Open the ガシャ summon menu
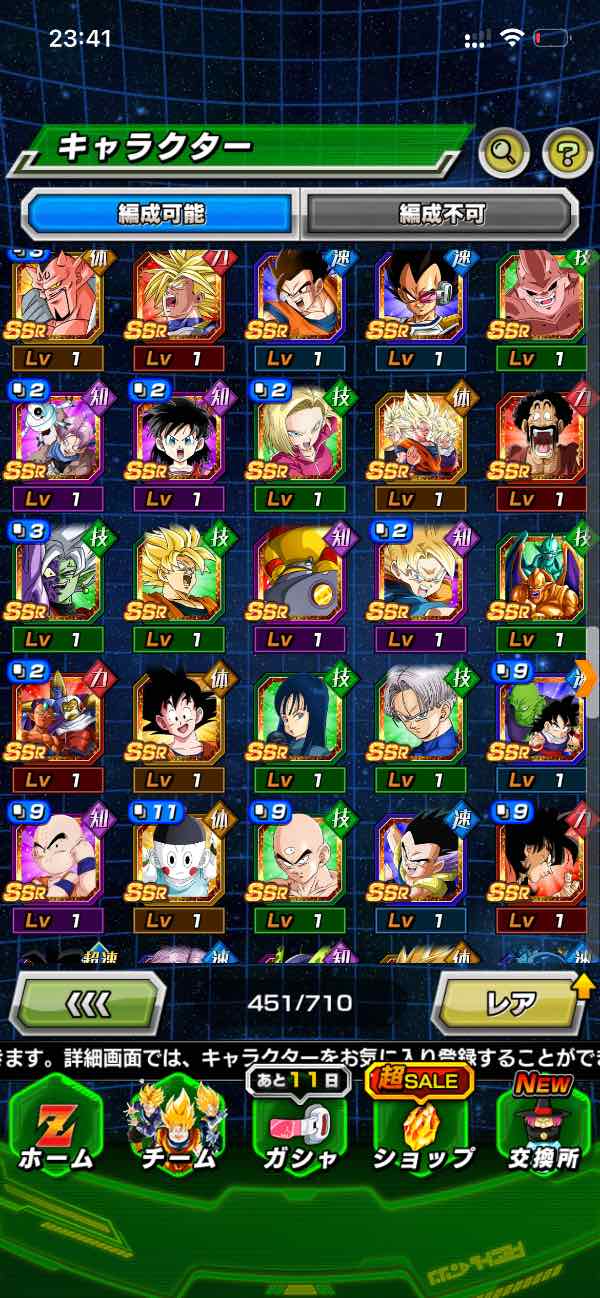600x1298 pixels. coord(299,1125)
